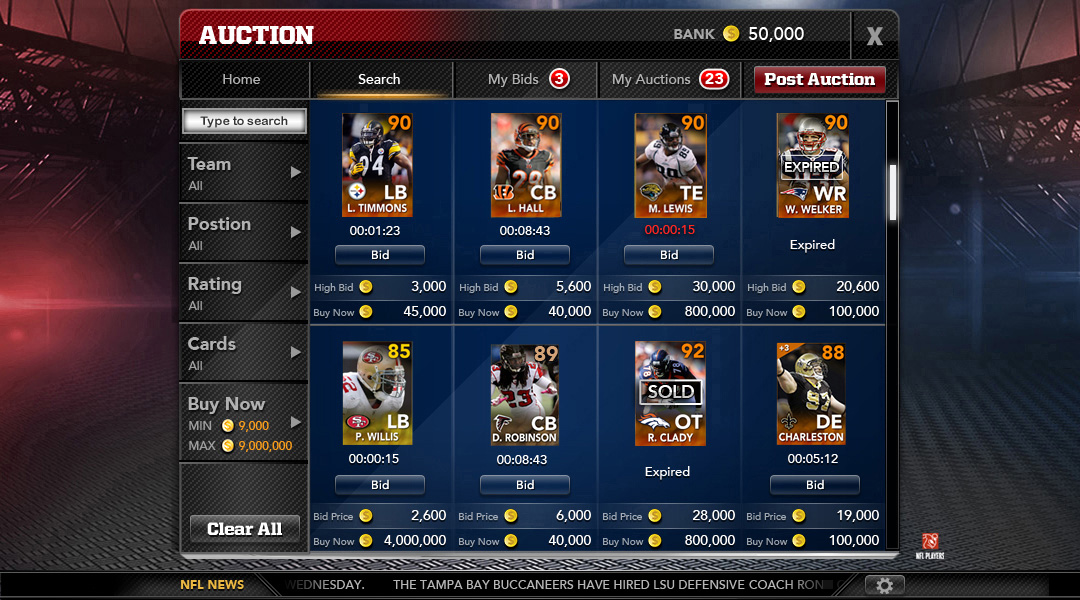The height and width of the screenshot is (600, 1080).
Task: Place a bid on Charleston card
Action: 815,485
